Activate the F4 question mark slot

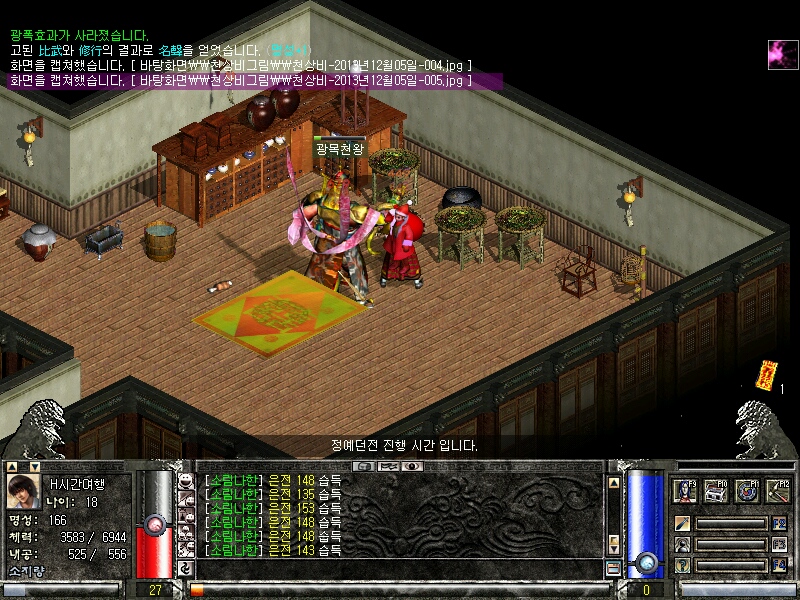[682, 566]
